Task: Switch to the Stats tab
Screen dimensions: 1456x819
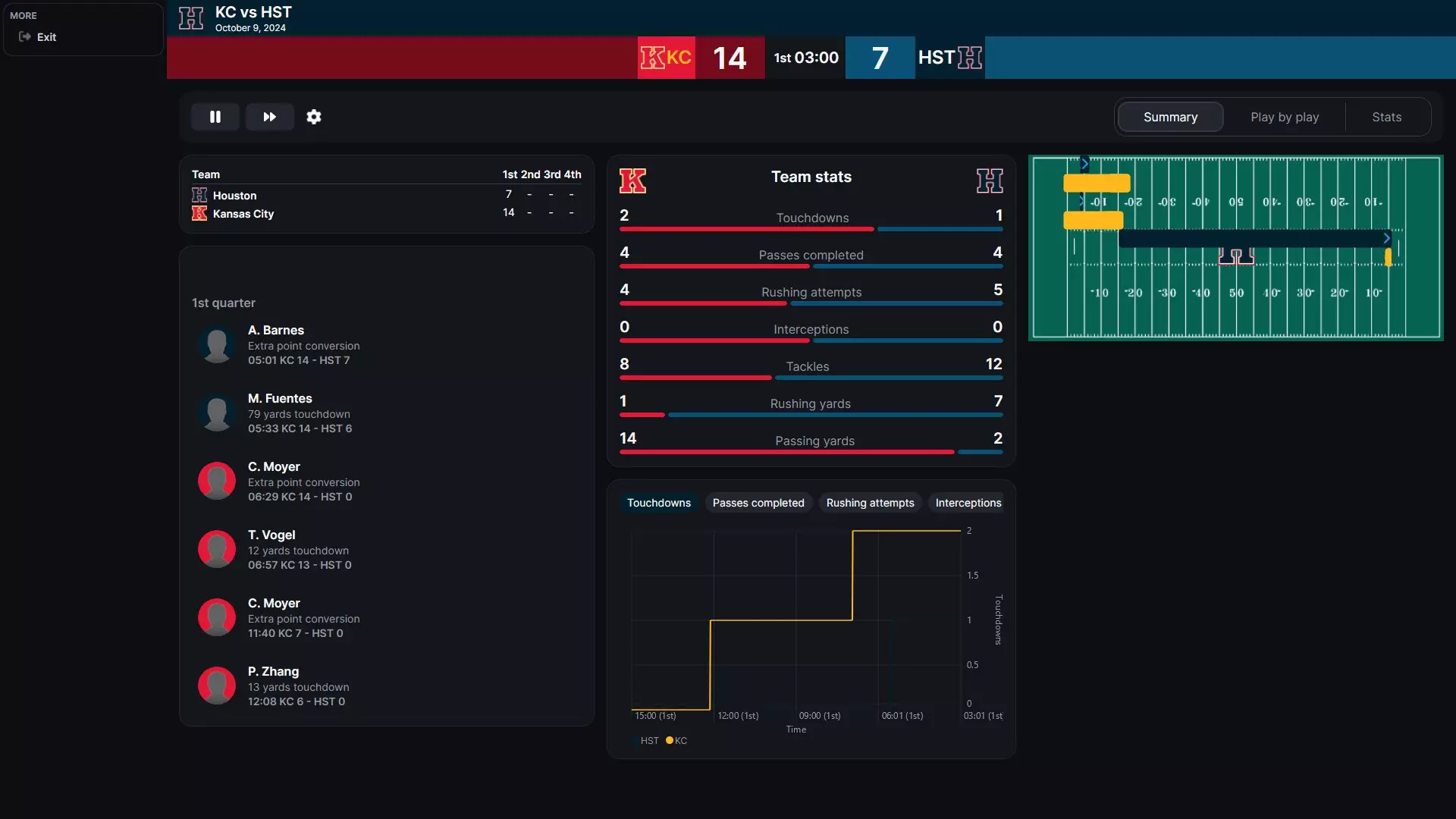Action: pyautogui.click(x=1386, y=117)
